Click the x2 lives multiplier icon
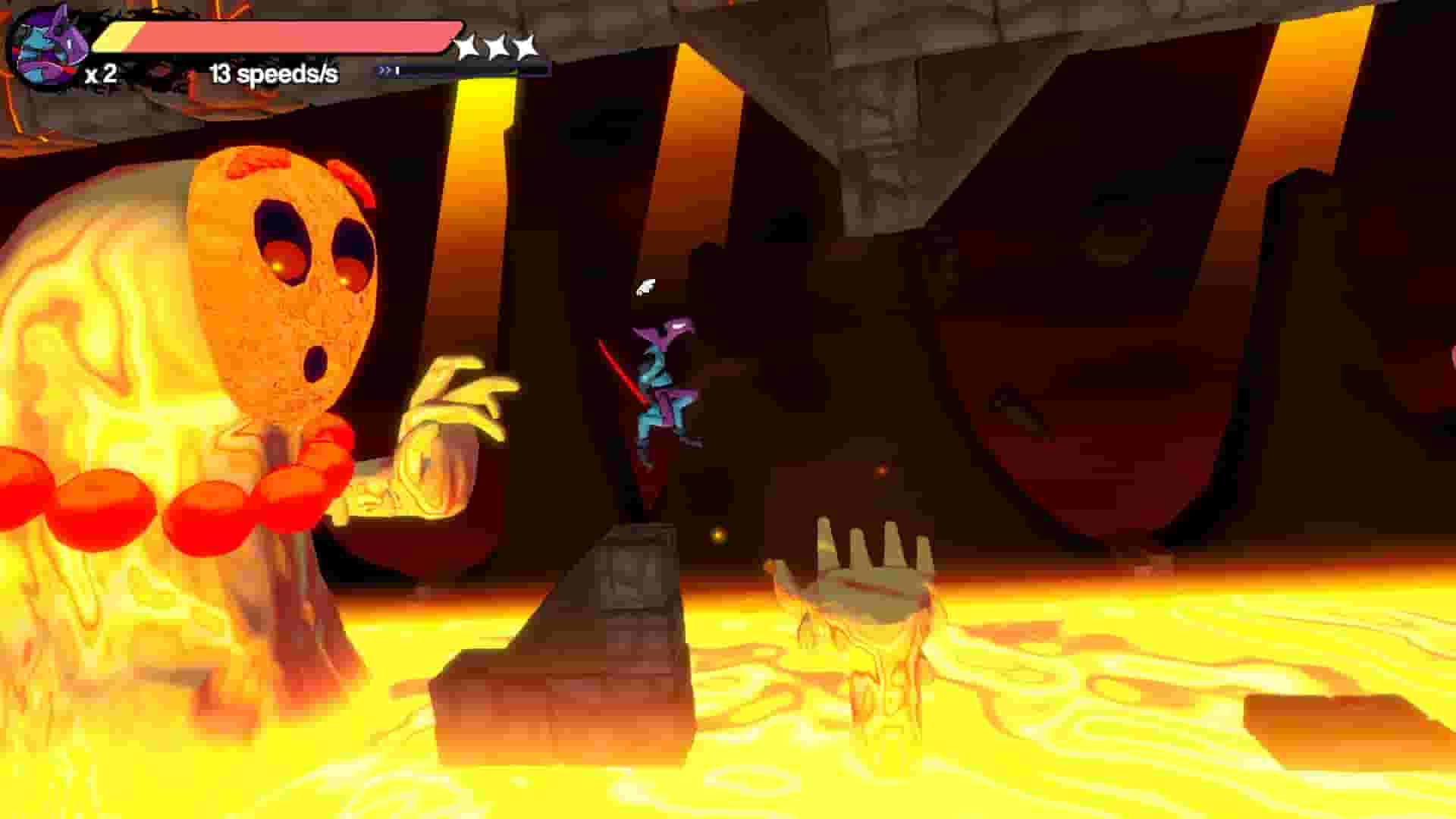 tap(99, 74)
